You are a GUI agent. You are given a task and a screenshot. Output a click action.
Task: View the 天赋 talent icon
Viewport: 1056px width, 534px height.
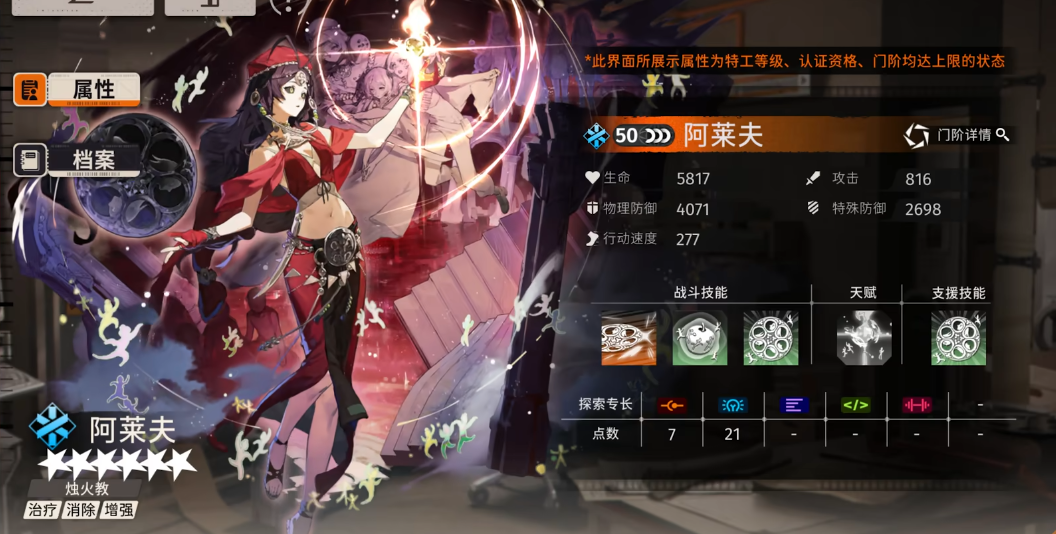[x=864, y=338]
